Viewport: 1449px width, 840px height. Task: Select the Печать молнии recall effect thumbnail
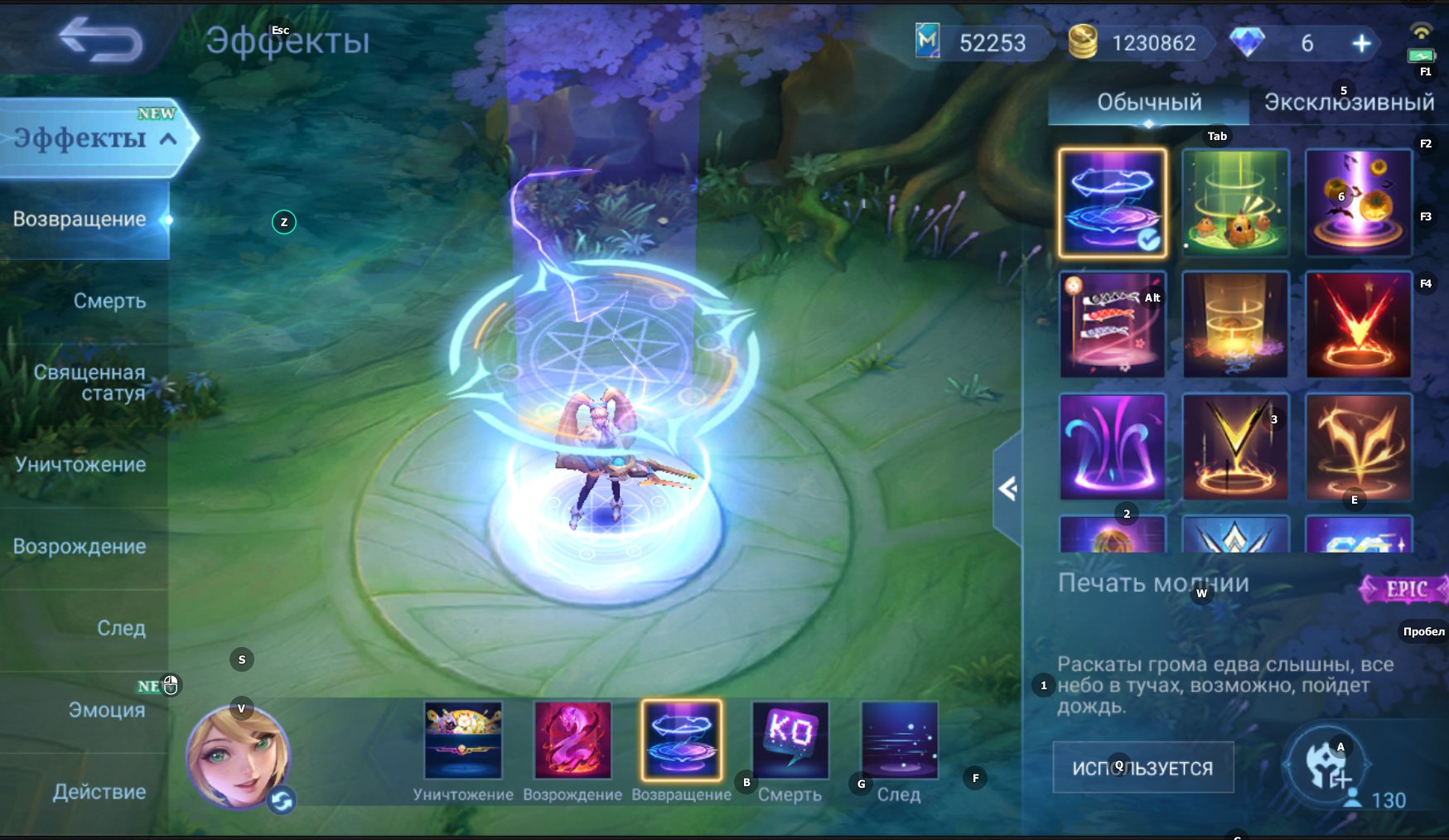coord(1112,201)
